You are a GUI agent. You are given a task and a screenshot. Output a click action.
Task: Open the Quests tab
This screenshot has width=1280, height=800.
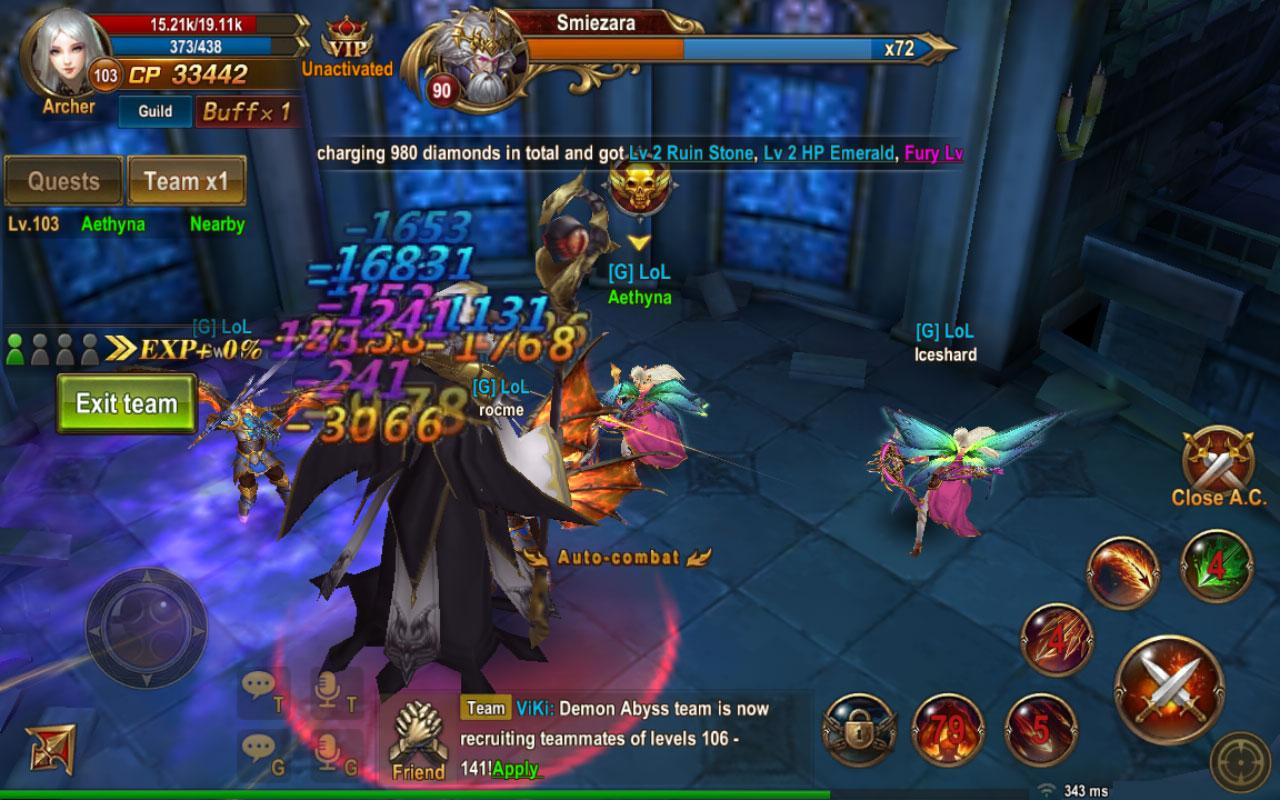64,181
